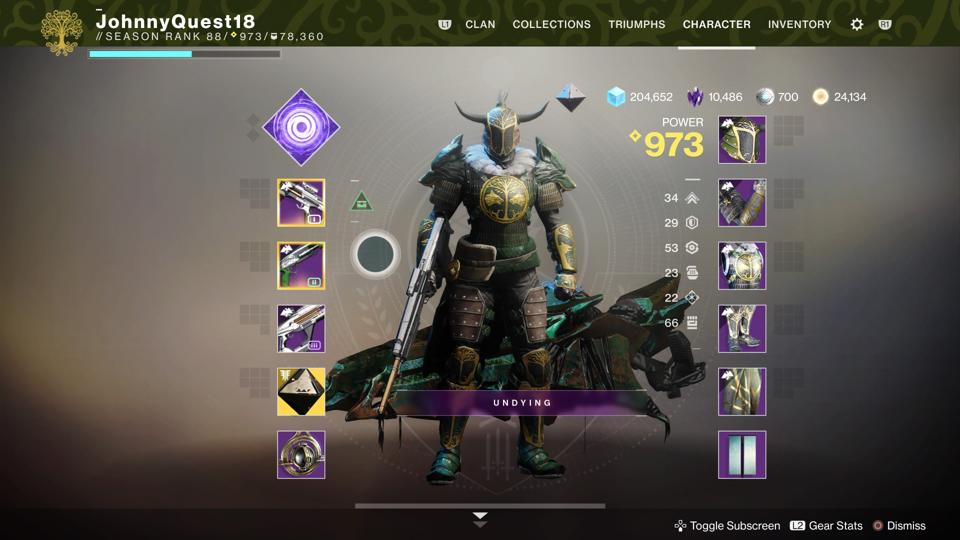Inspect the circular seasonal artifact slot

(x=301, y=455)
